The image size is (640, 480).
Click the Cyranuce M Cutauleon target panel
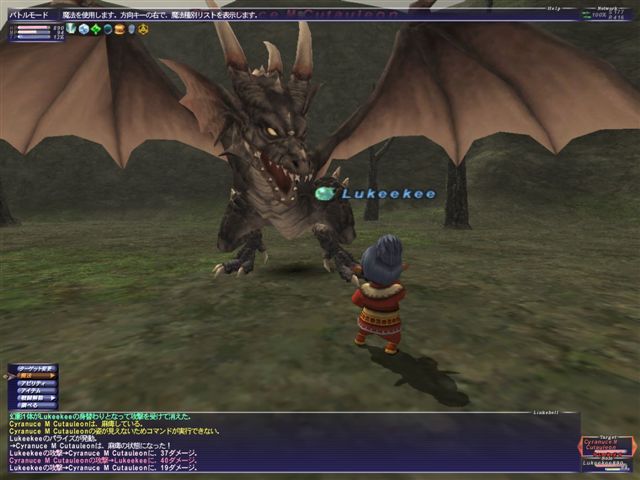tap(606, 445)
